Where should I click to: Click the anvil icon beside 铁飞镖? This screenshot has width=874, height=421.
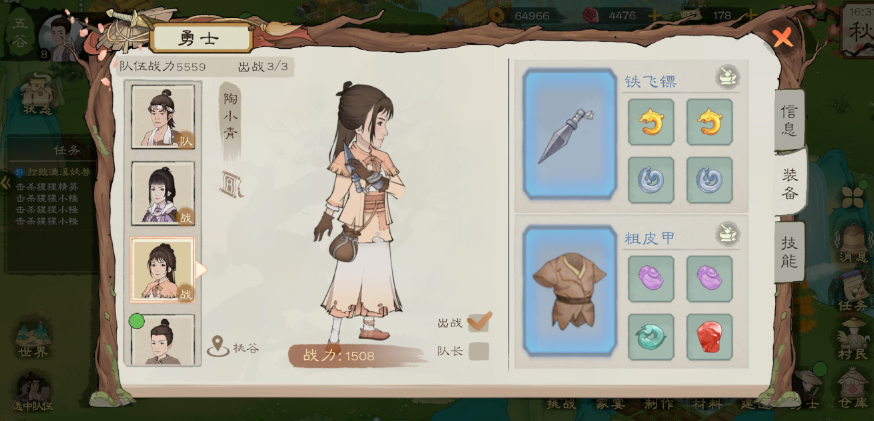(x=727, y=77)
